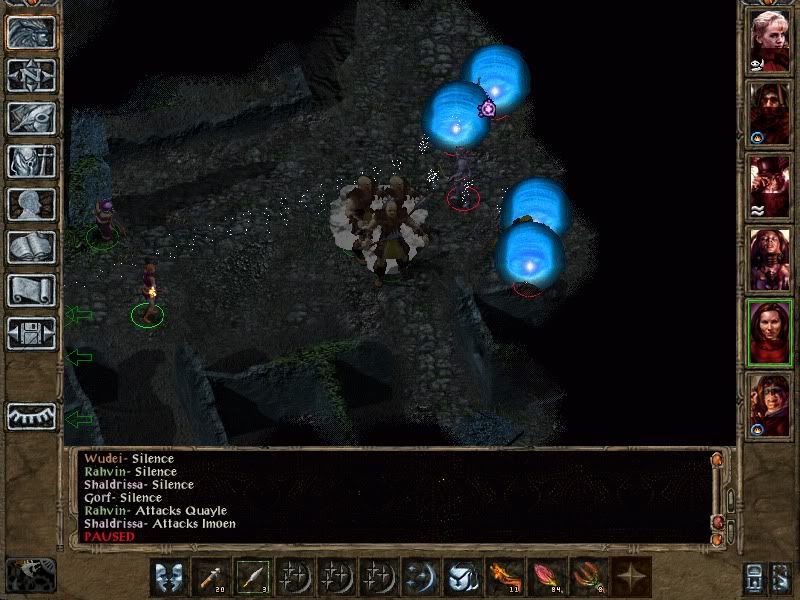Click the closed-eye rest button
This screenshot has height=600, width=800.
point(31,416)
